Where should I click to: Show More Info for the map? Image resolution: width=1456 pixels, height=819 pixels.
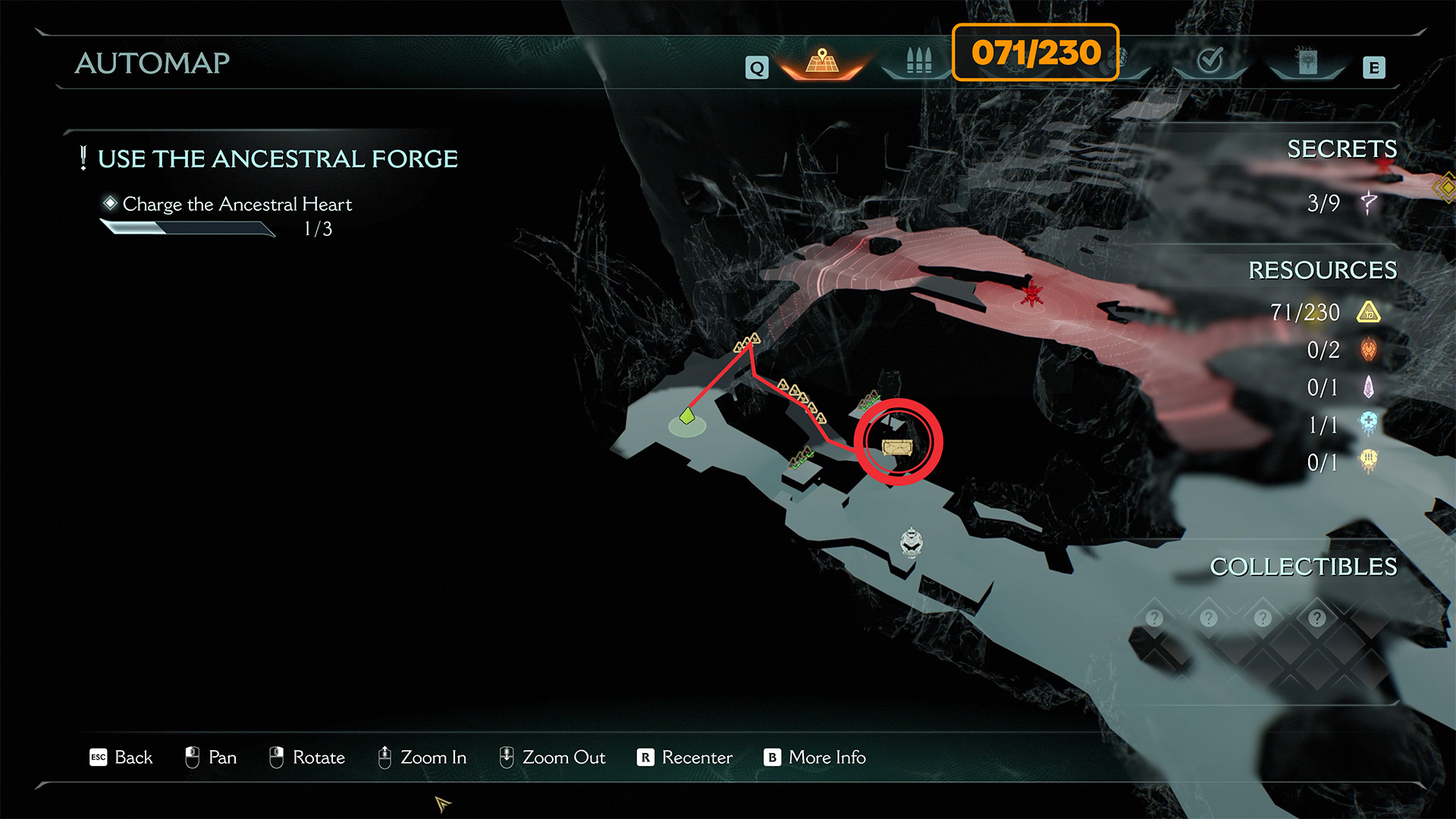click(815, 758)
